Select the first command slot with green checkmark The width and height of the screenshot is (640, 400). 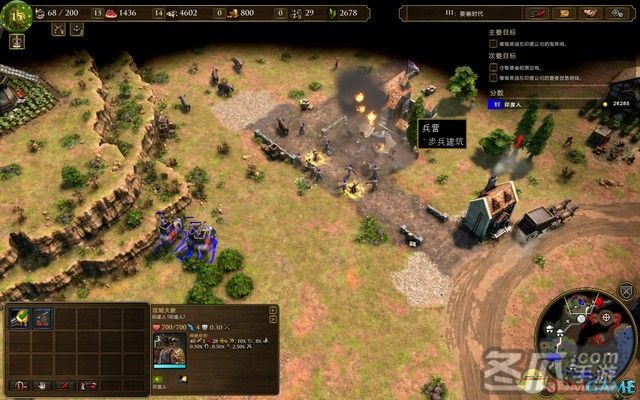[20, 318]
